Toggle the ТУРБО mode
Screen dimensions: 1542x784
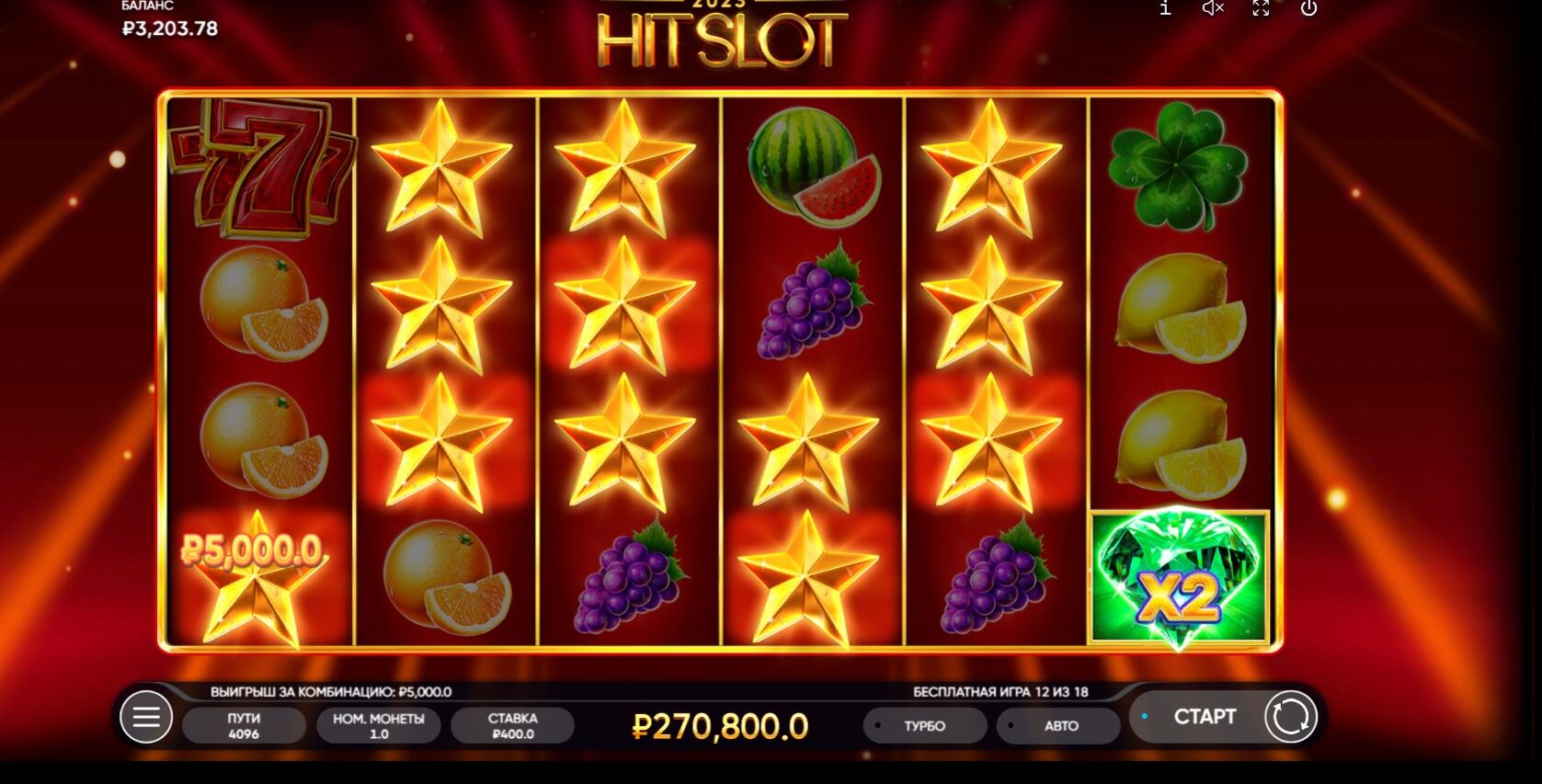924,725
